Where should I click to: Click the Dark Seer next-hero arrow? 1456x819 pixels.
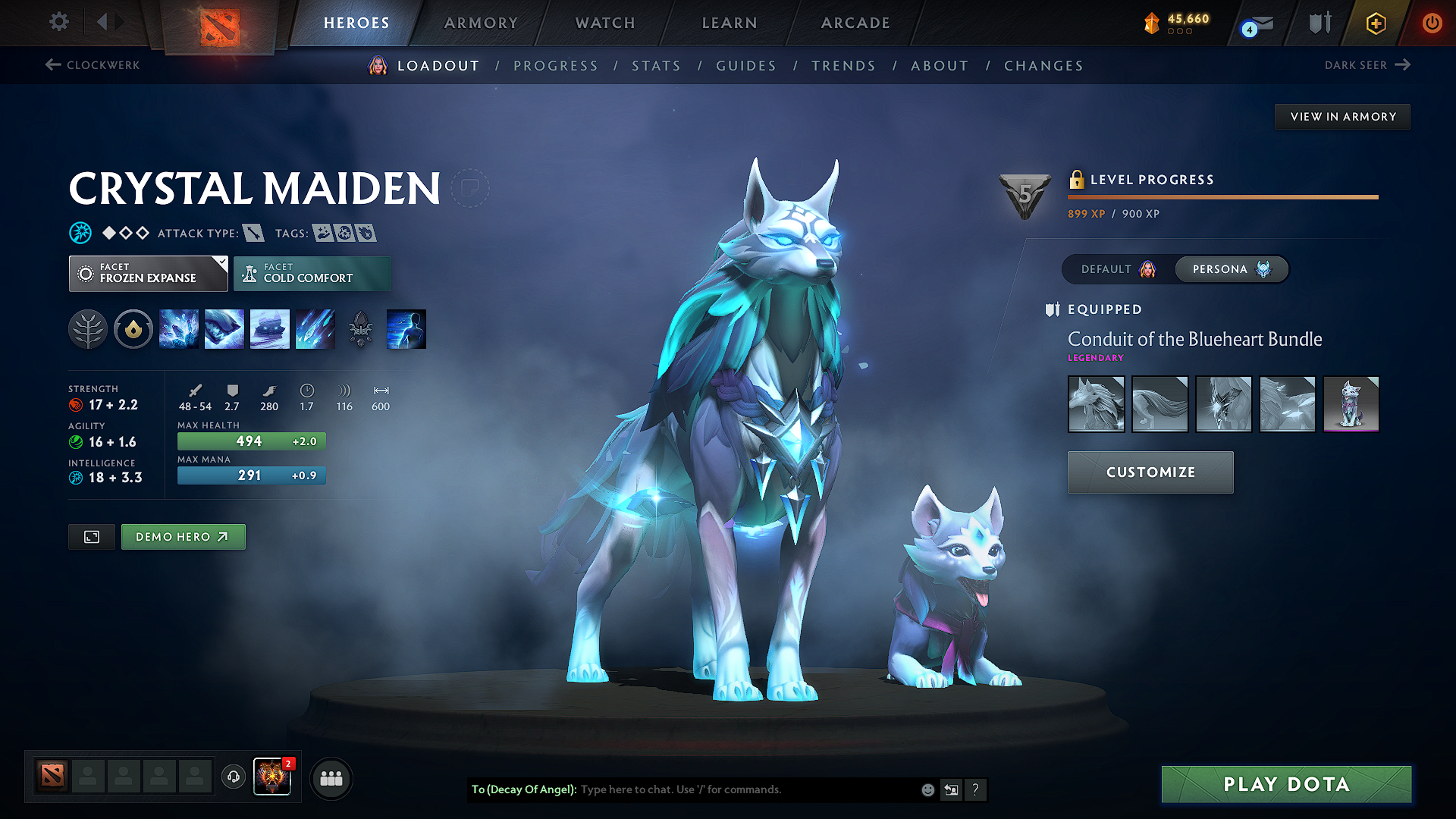[1402, 65]
